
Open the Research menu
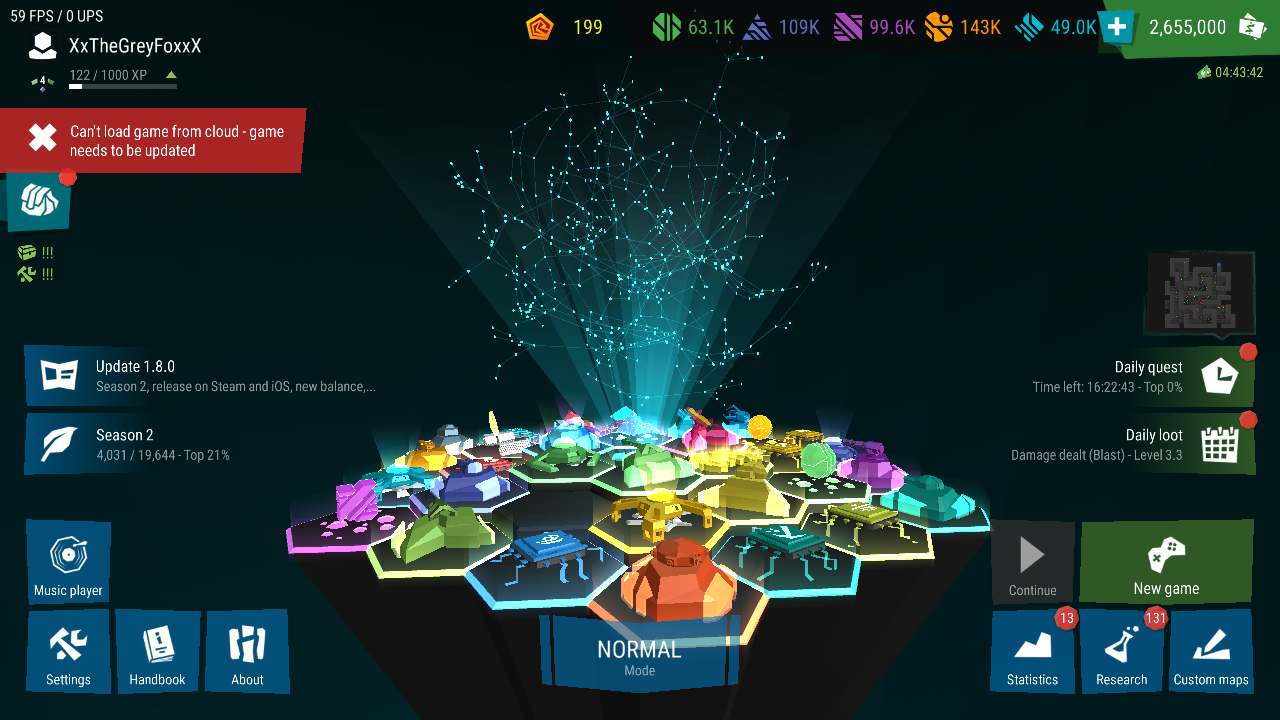pyautogui.click(x=1121, y=652)
